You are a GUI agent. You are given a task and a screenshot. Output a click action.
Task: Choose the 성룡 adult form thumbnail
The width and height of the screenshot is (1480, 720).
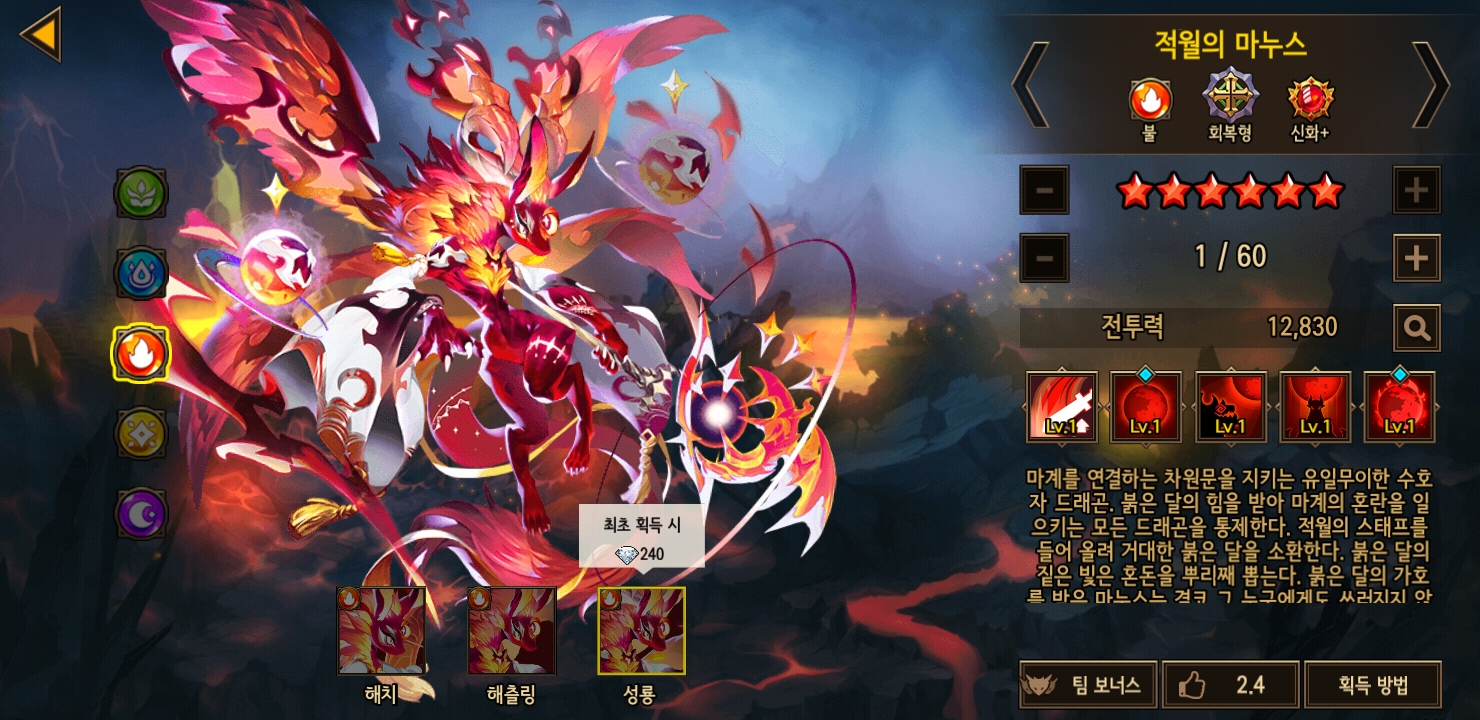click(641, 631)
